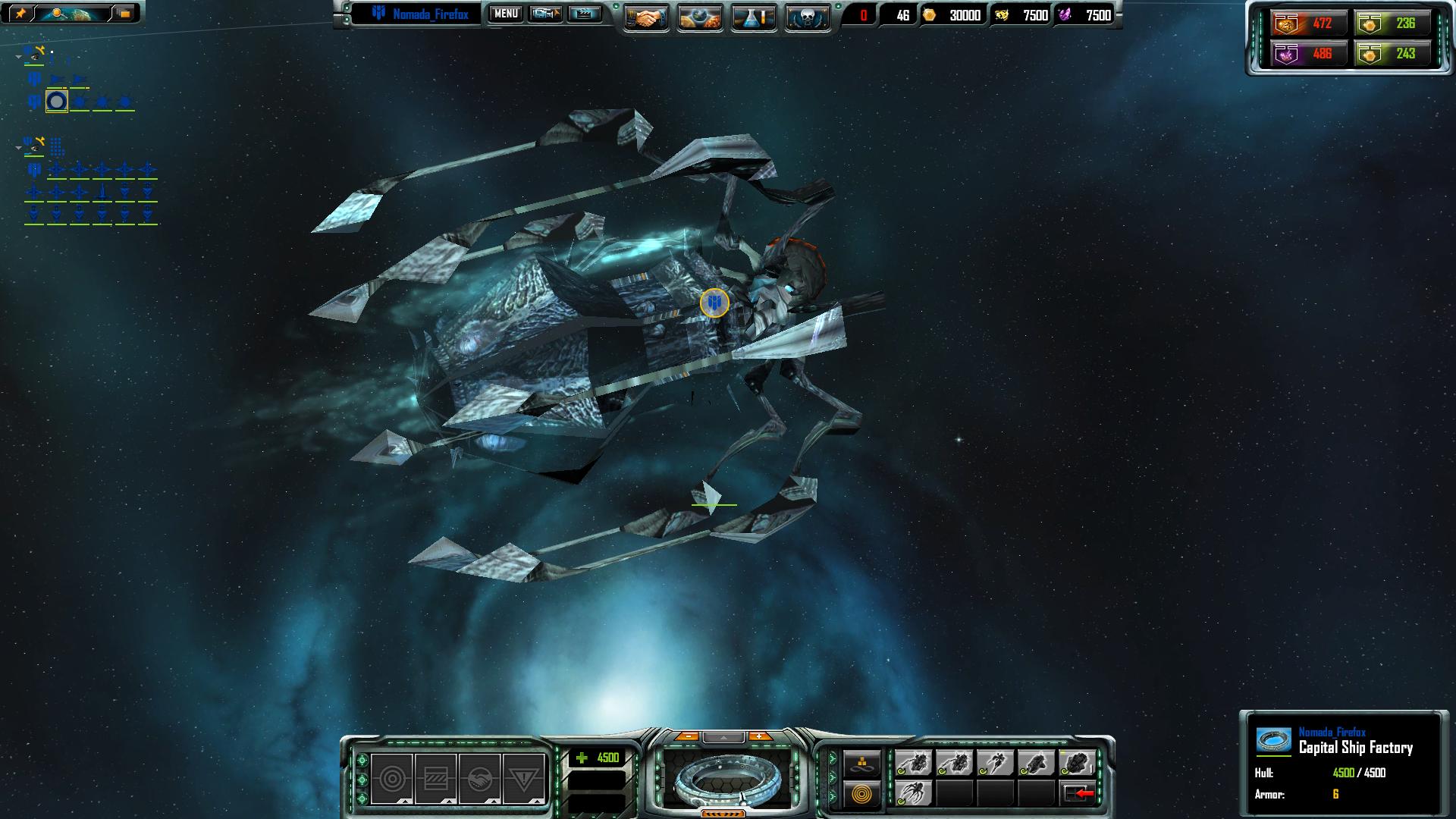1456x819 pixels.
Task: Click the orange plus button
Action: 759,736
